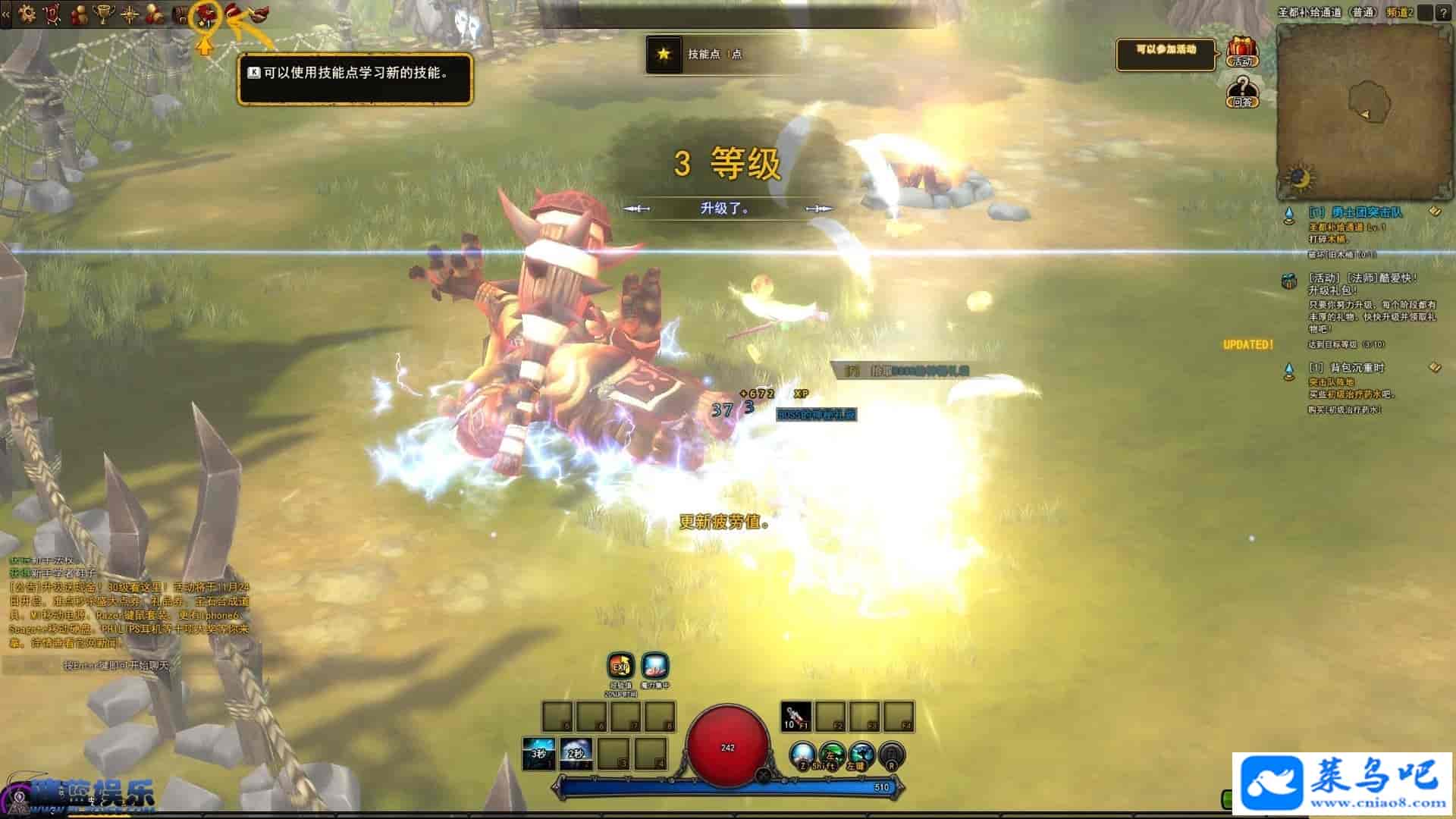Open the help question mark above minimap

(1444, 13)
